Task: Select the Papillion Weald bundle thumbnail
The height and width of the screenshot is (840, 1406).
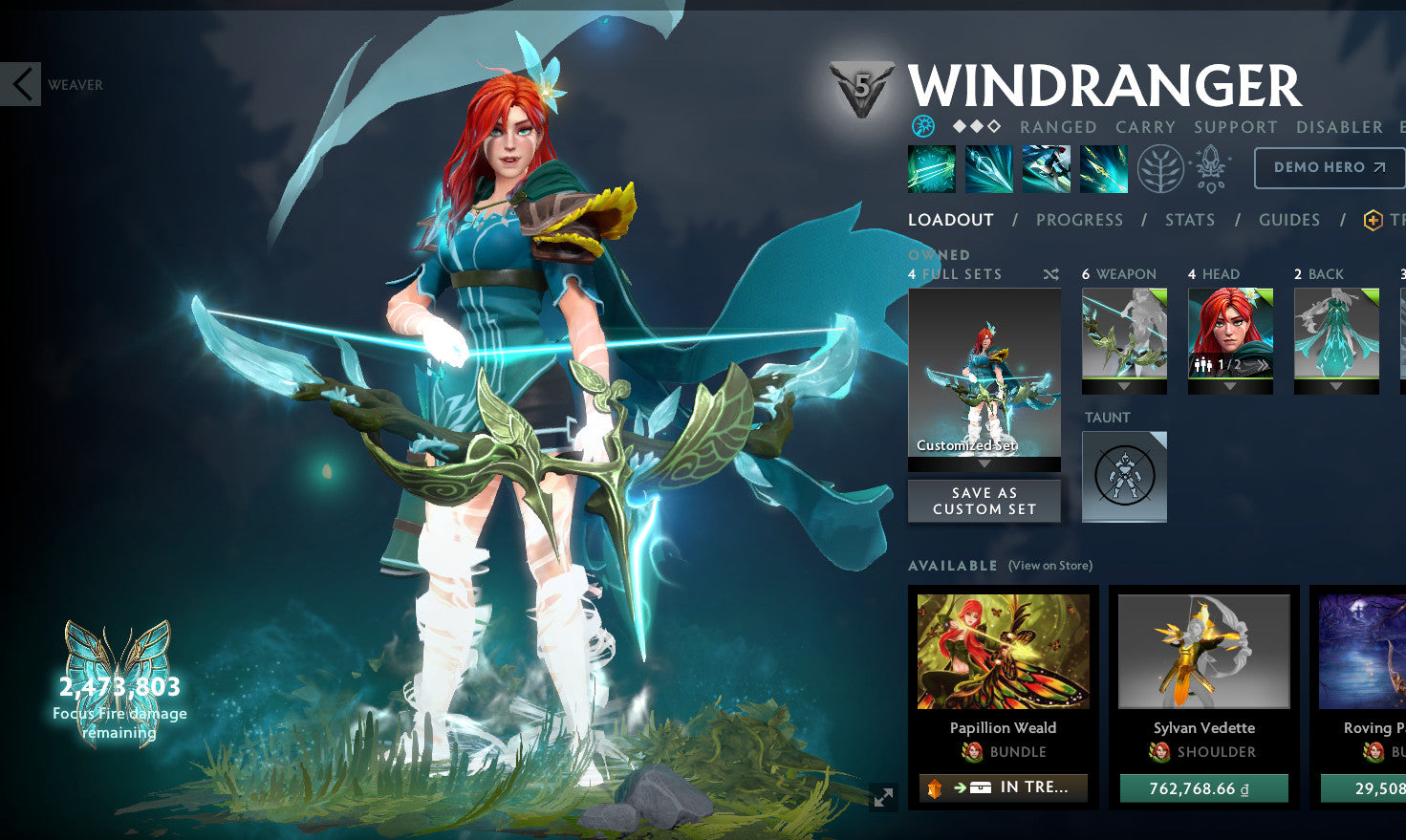Action: click(1002, 651)
